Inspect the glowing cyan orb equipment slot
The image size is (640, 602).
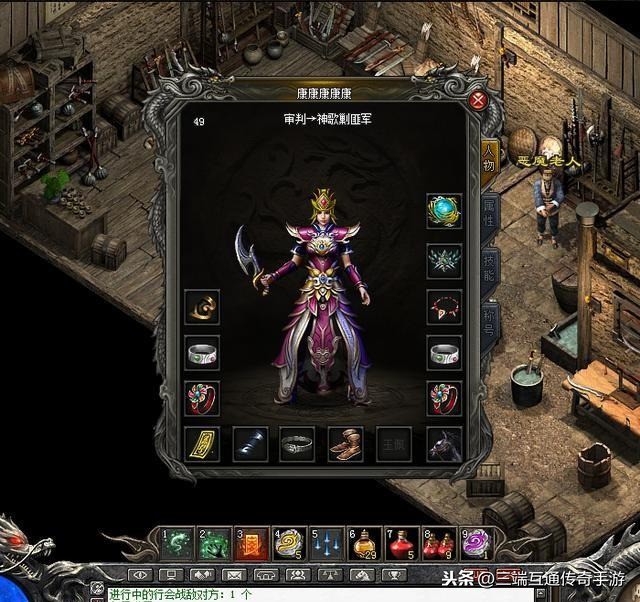(444, 211)
